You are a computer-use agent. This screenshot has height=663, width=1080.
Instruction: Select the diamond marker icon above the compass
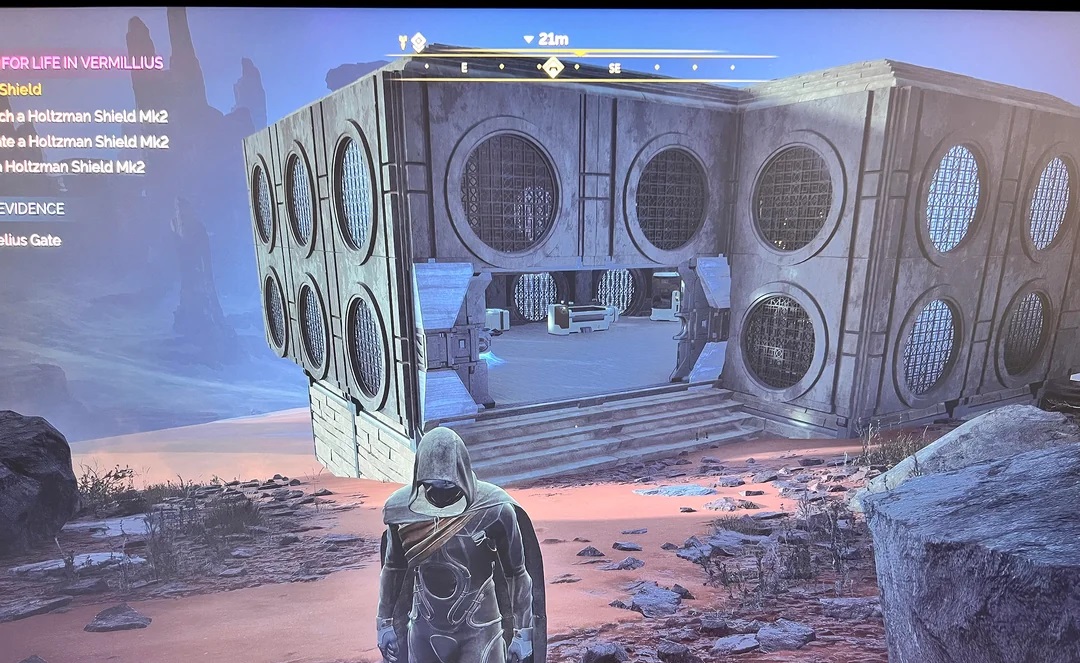418,41
